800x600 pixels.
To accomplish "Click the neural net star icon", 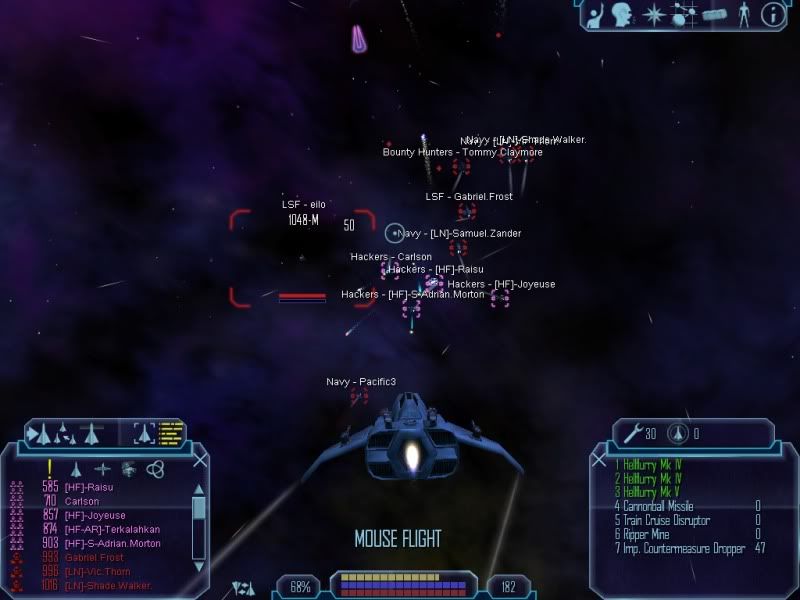I will coord(655,14).
